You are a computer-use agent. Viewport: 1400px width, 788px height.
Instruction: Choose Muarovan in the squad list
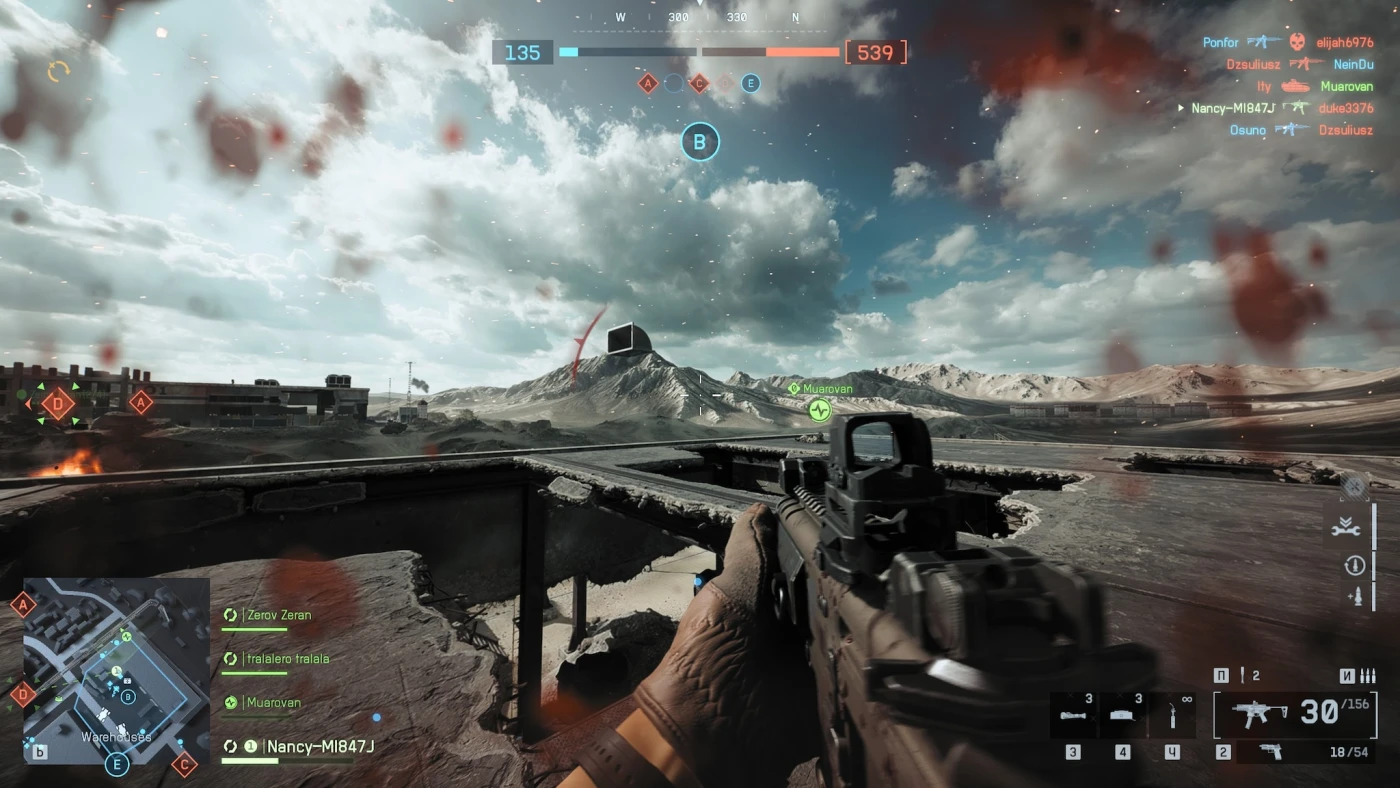tap(273, 703)
